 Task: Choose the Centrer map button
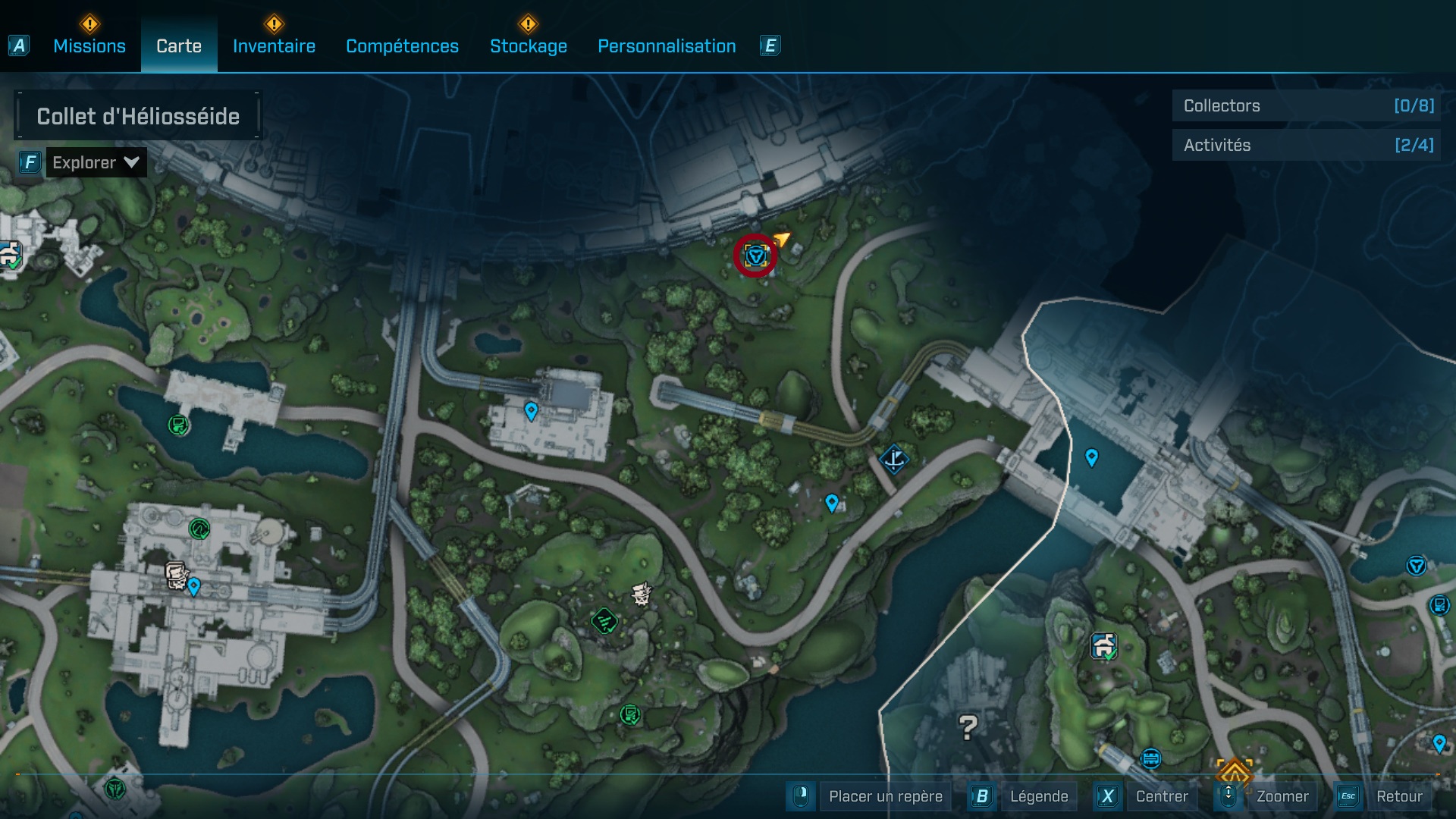pyautogui.click(x=1161, y=796)
